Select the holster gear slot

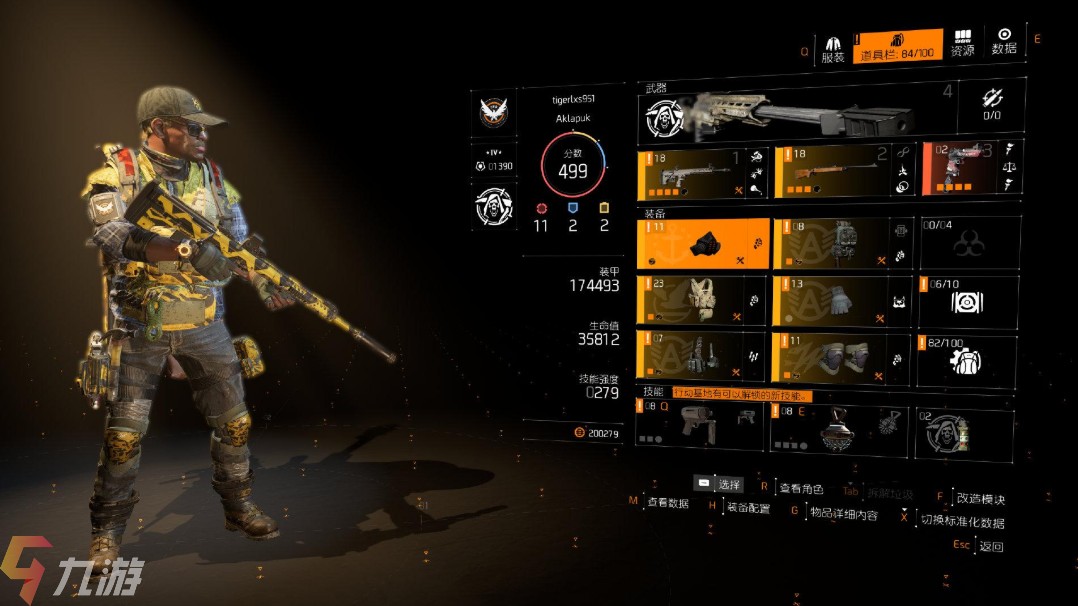pos(702,360)
